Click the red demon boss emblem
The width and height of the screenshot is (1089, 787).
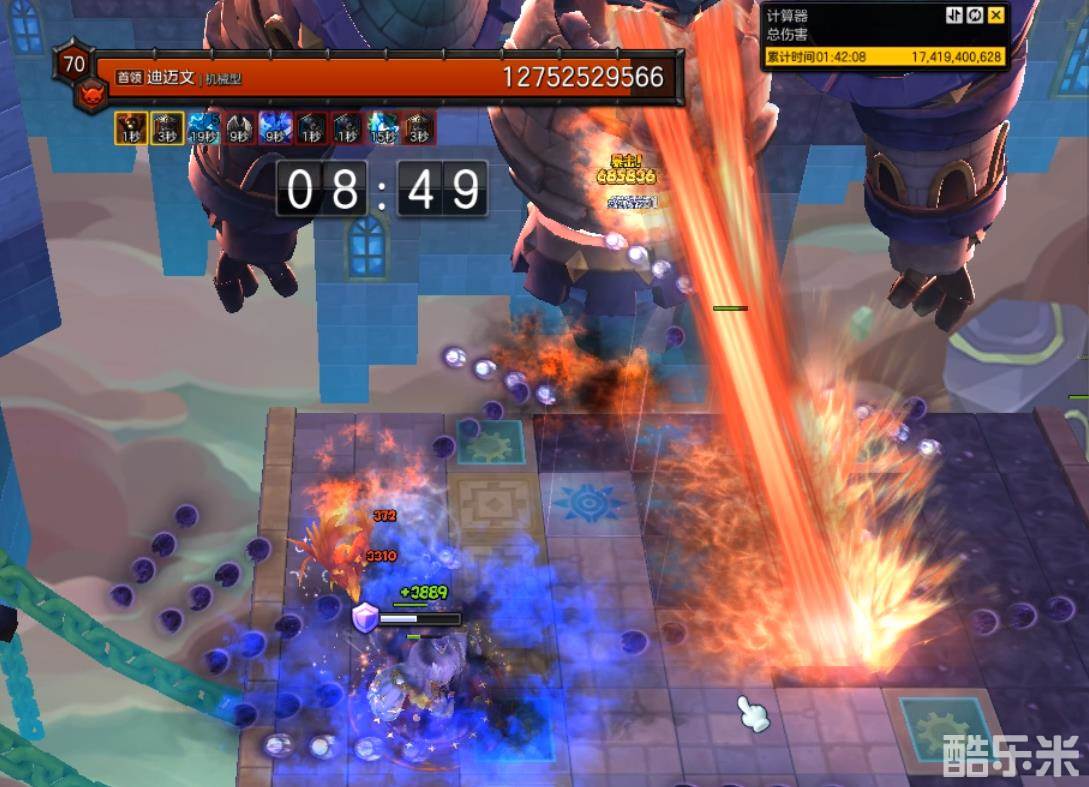tap(91, 96)
